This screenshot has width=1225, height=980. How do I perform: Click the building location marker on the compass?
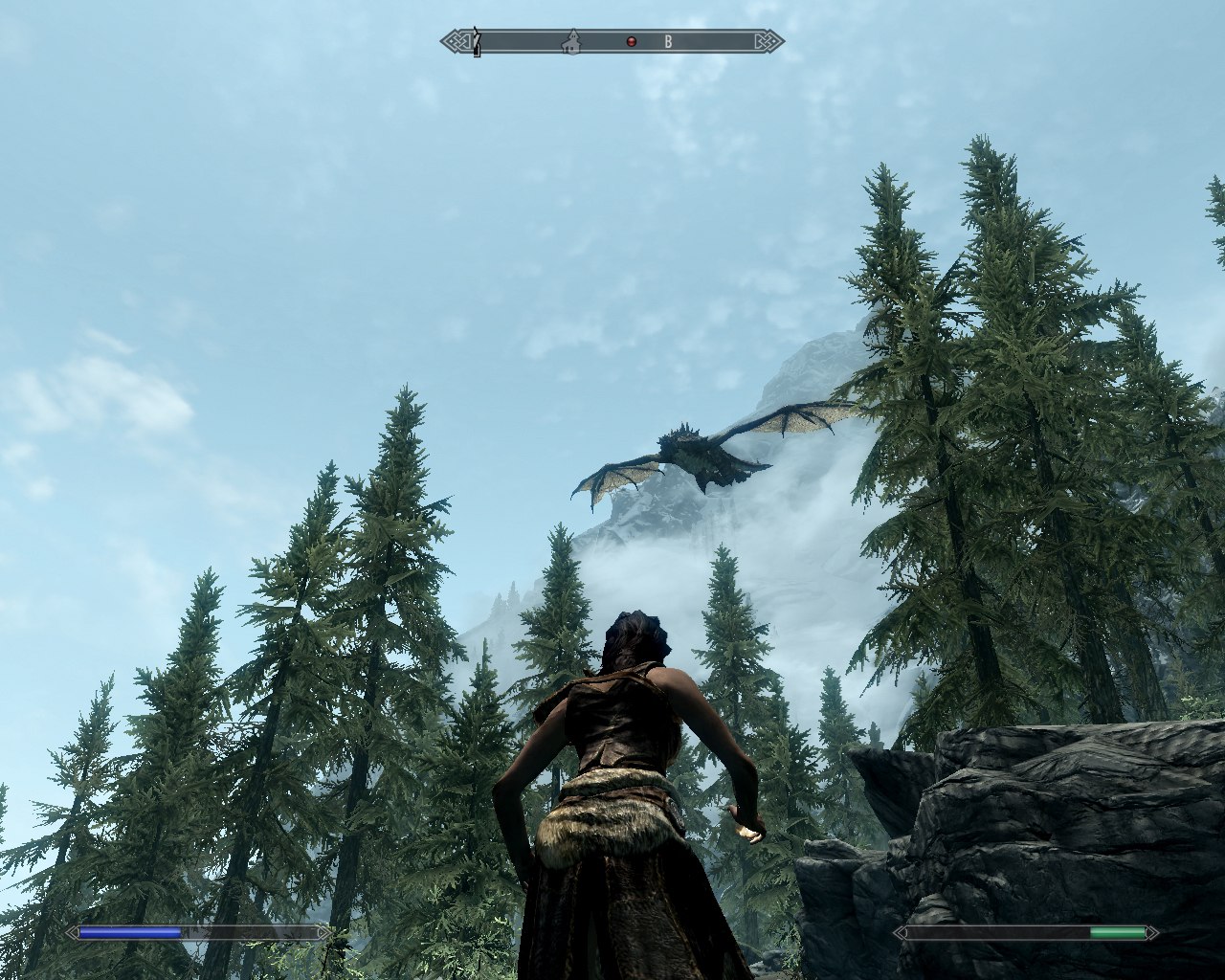click(x=571, y=41)
